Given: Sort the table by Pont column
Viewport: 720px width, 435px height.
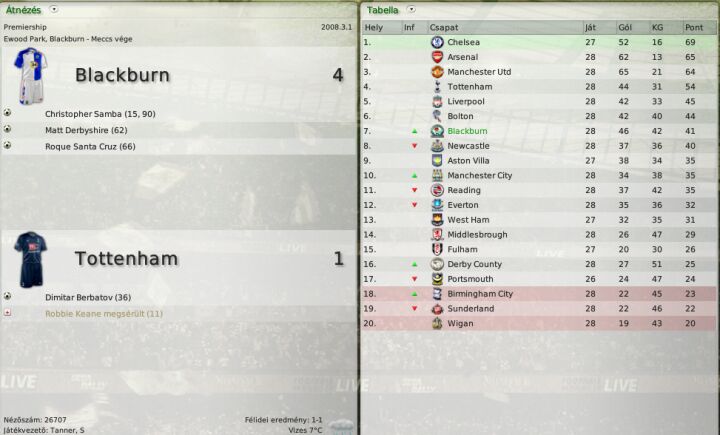Looking at the screenshot, I should click(693, 27).
